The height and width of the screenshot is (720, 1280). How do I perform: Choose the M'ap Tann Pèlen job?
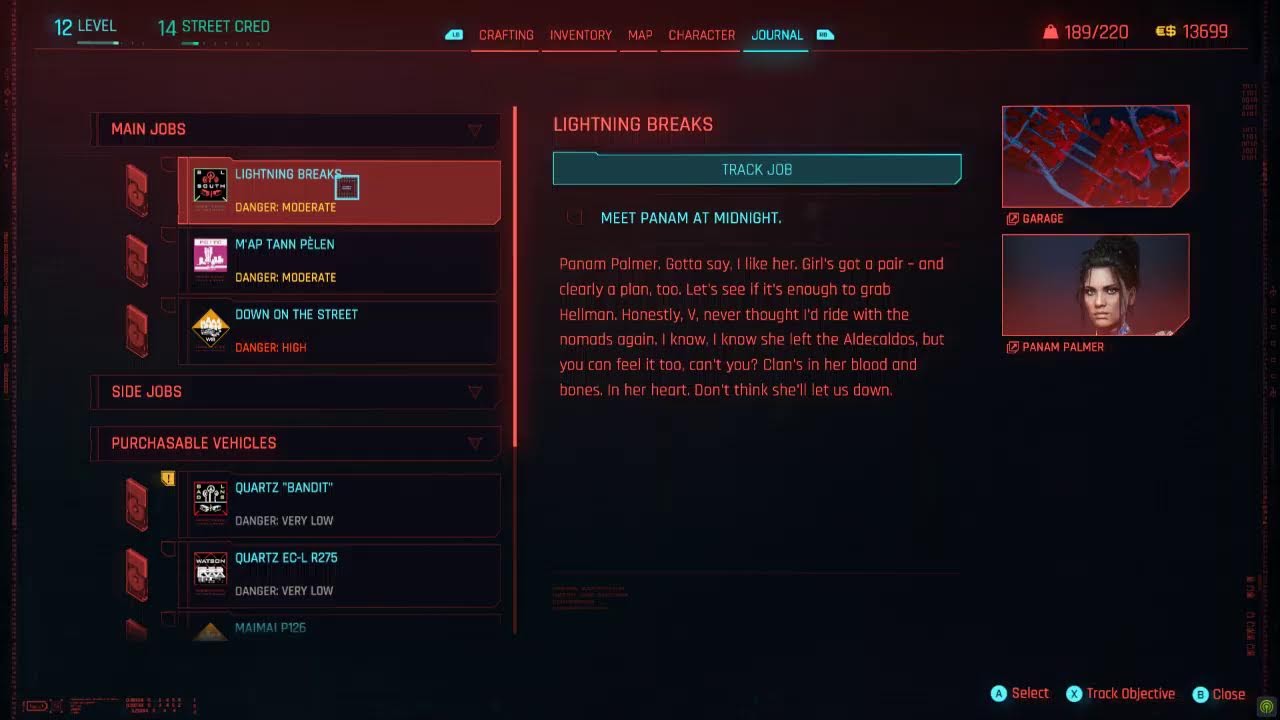coord(339,261)
